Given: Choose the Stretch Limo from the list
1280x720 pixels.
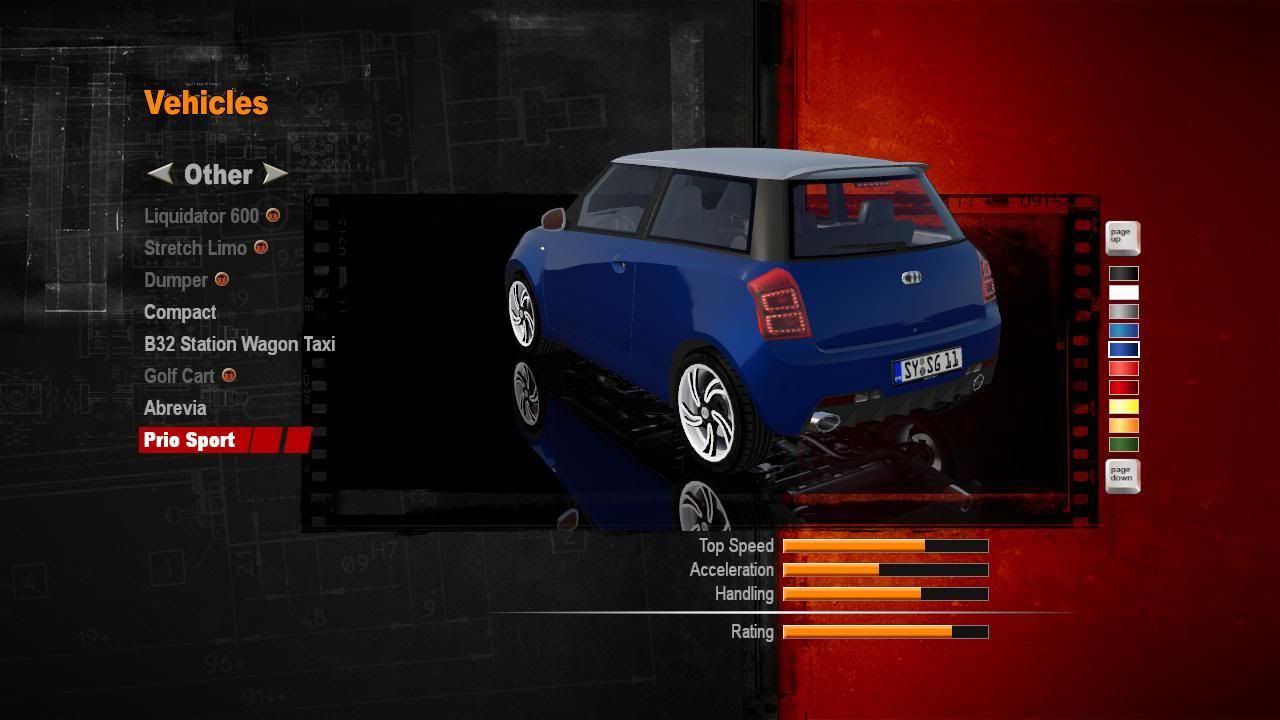Looking at the screenshot, I should click(195, 248).
